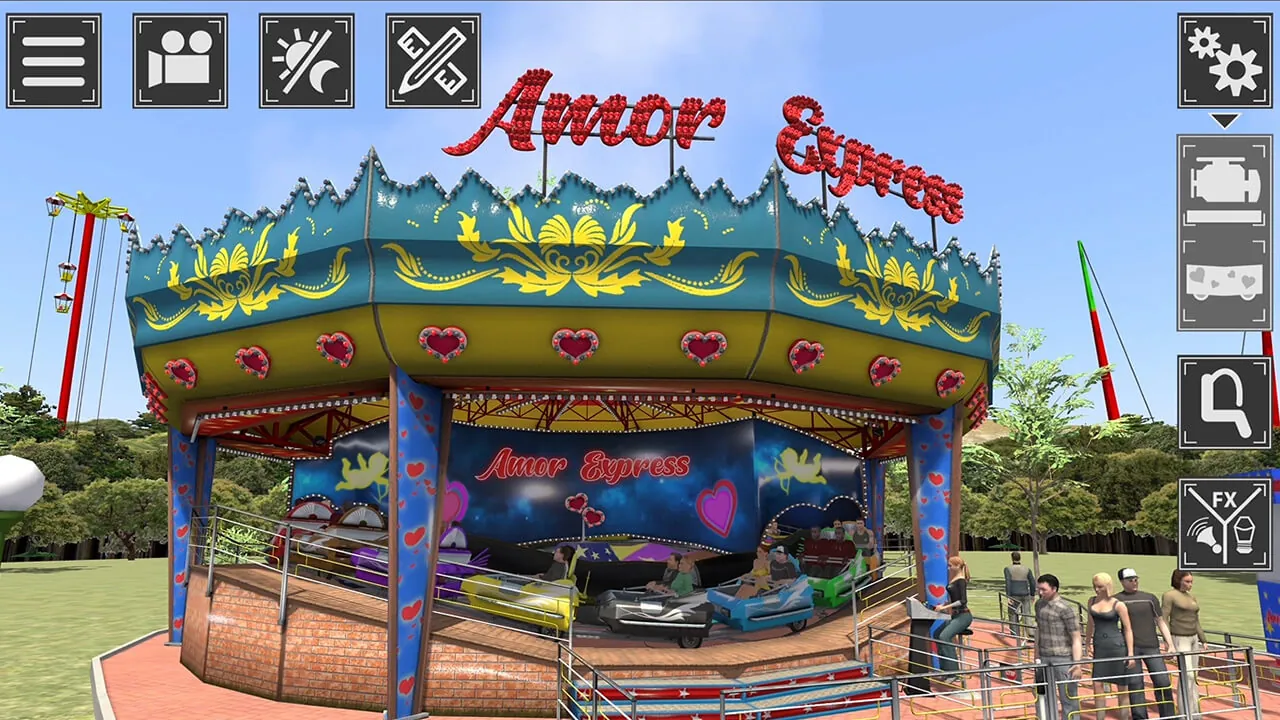Image resolution: width=1280 pixels, height=720 pixels.
Task: Open the video camera view tool
Action: coord(180,60)
